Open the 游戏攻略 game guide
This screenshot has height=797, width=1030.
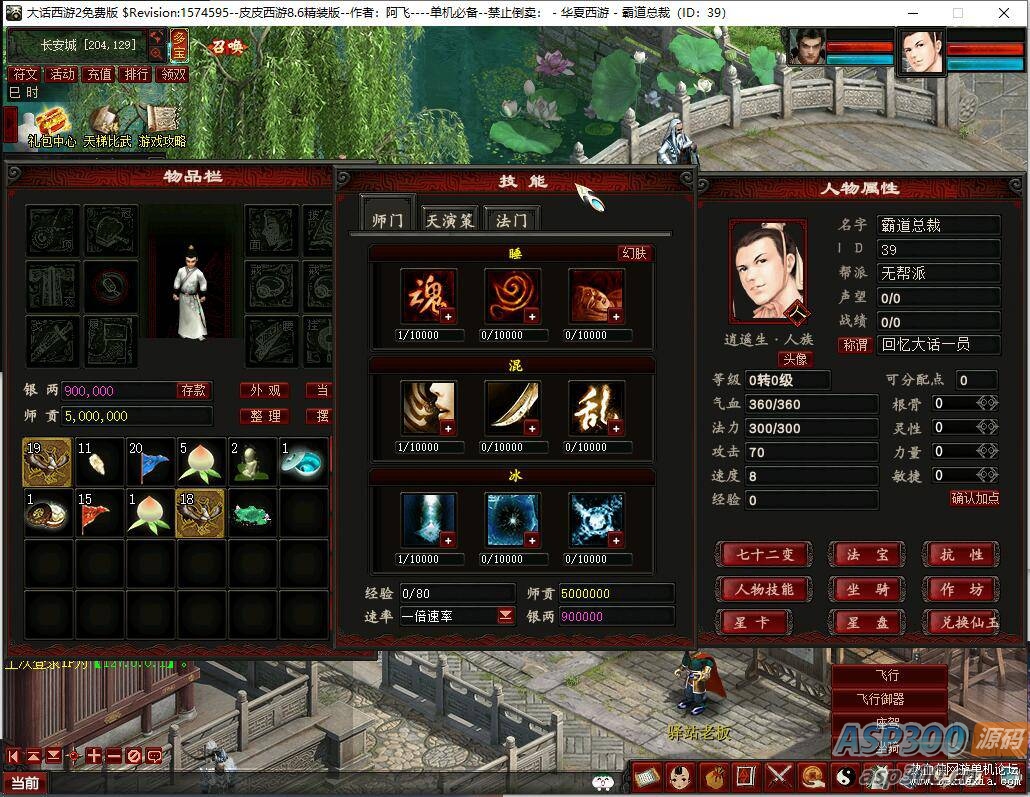tap(162, 126)
